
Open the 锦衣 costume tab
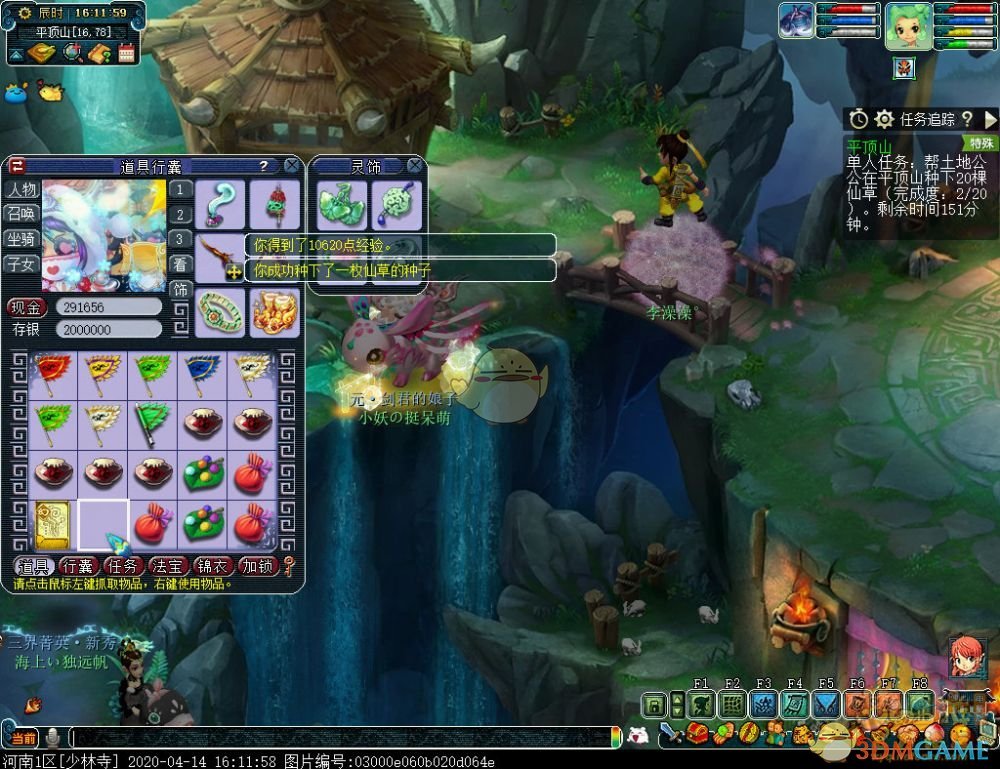[213, 566]
